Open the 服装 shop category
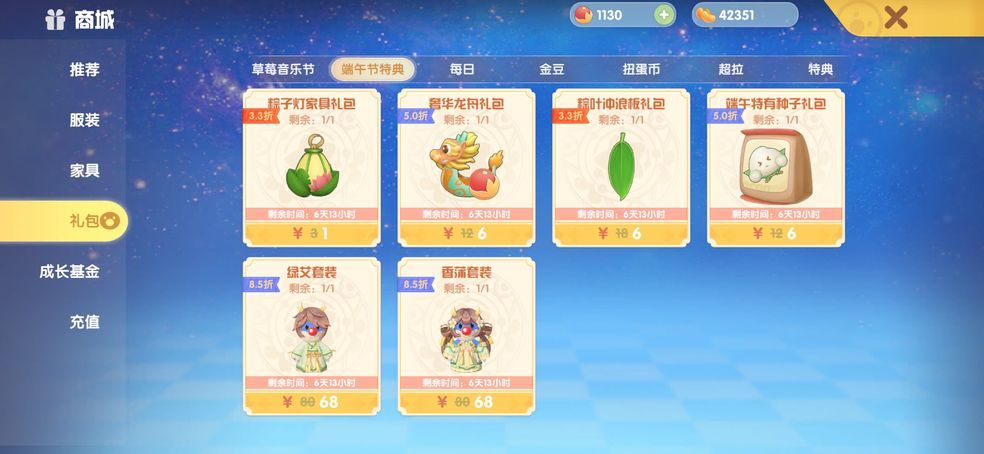Screen dimensions: 984x454 [84, 120]
